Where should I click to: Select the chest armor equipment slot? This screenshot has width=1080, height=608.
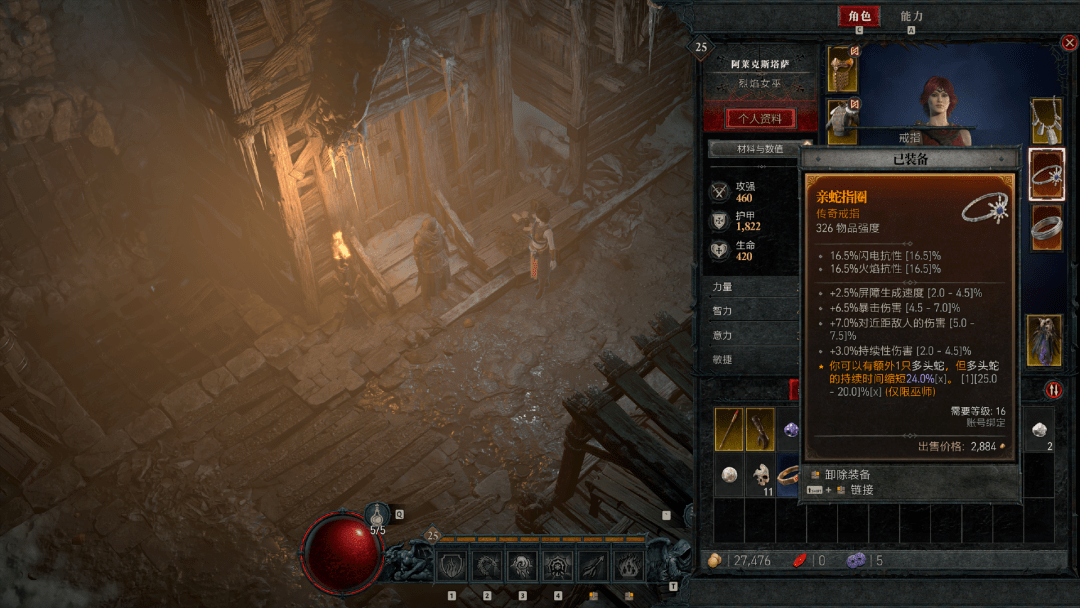pyautogui.click(x=841, y=120)
